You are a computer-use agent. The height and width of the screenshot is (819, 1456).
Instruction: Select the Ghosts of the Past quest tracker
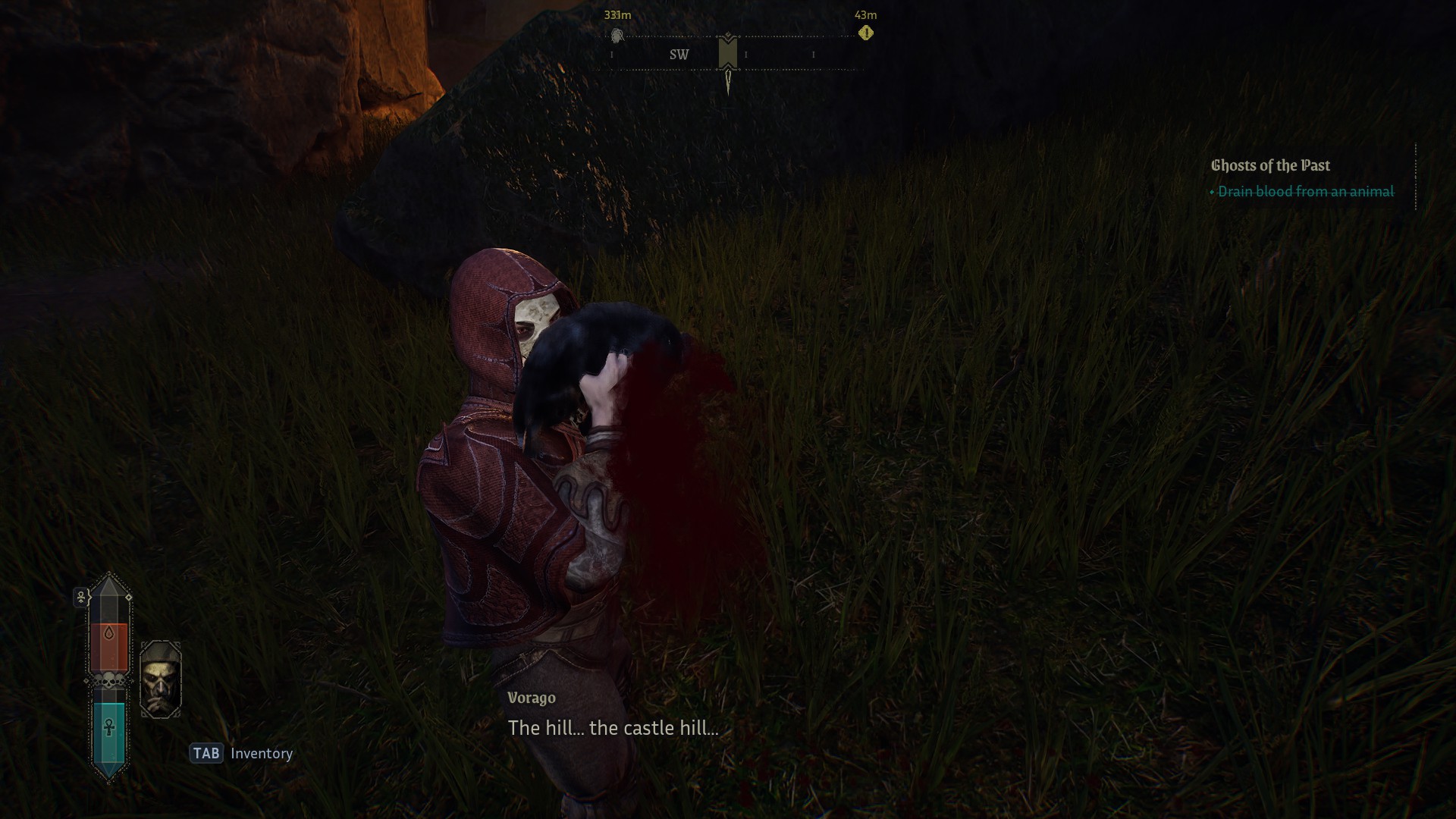(1270, 165)
